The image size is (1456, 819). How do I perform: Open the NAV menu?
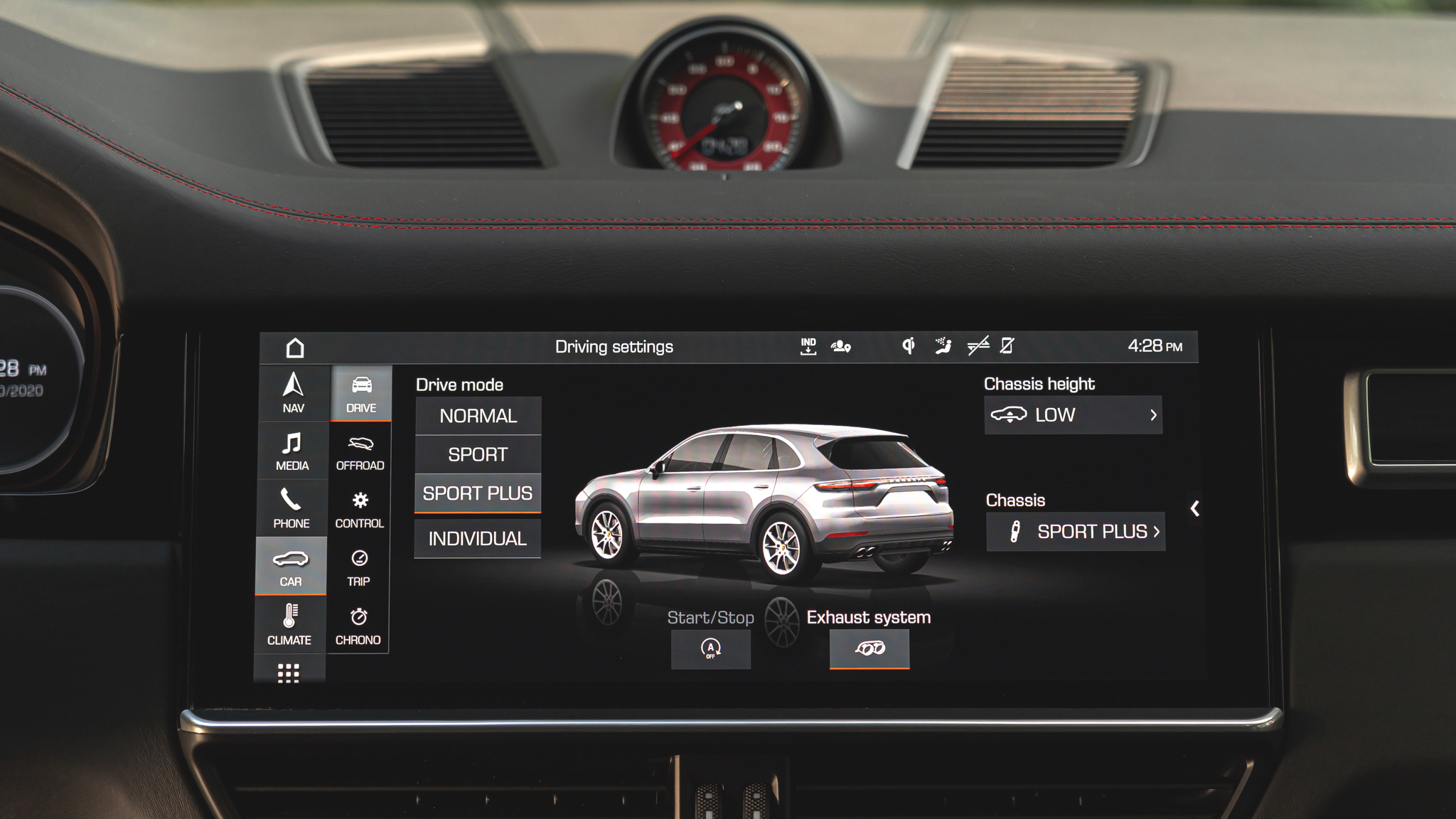point(293,392)
